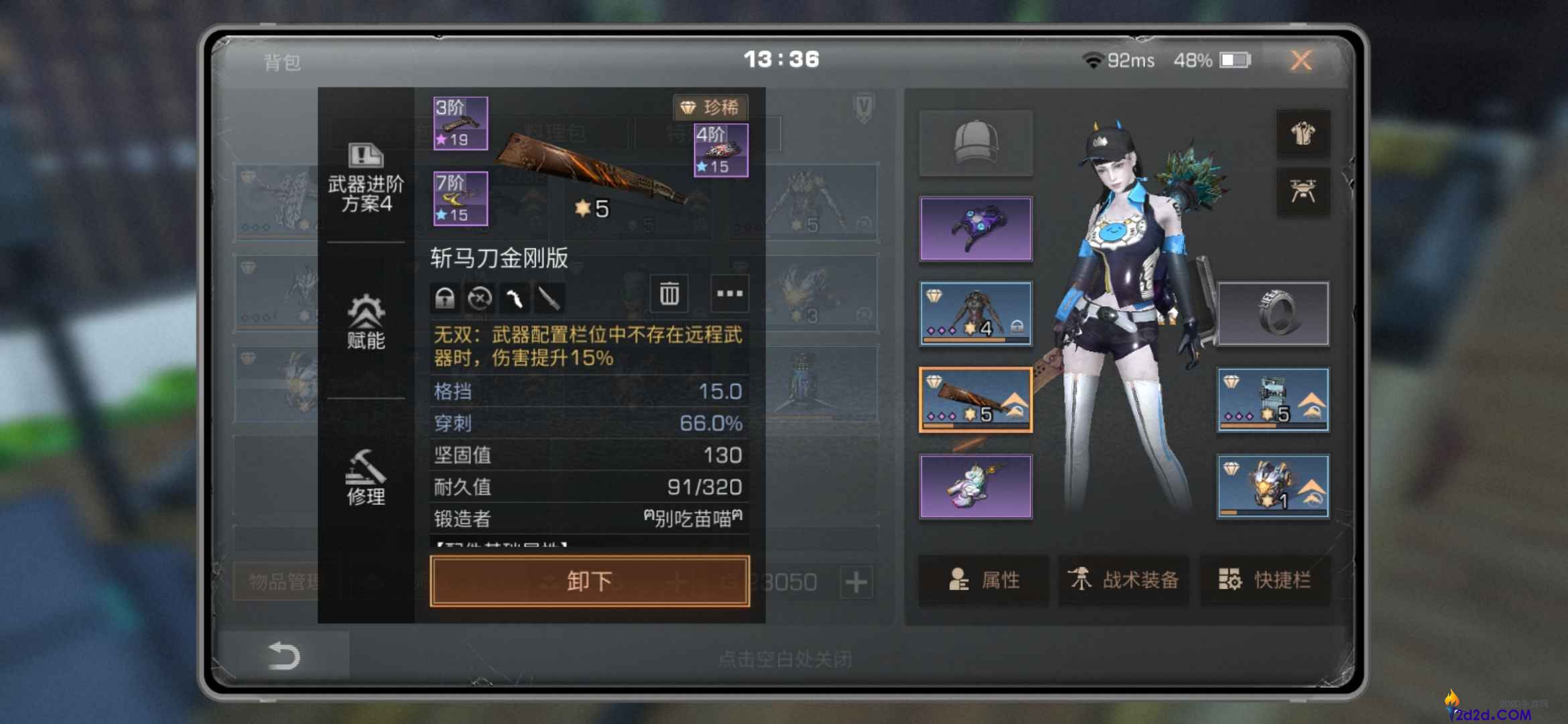This screenshot has height=724, width=1568.
Task: Select the equipped helmet slot thumbnail
Action: [x=975, y=141]
